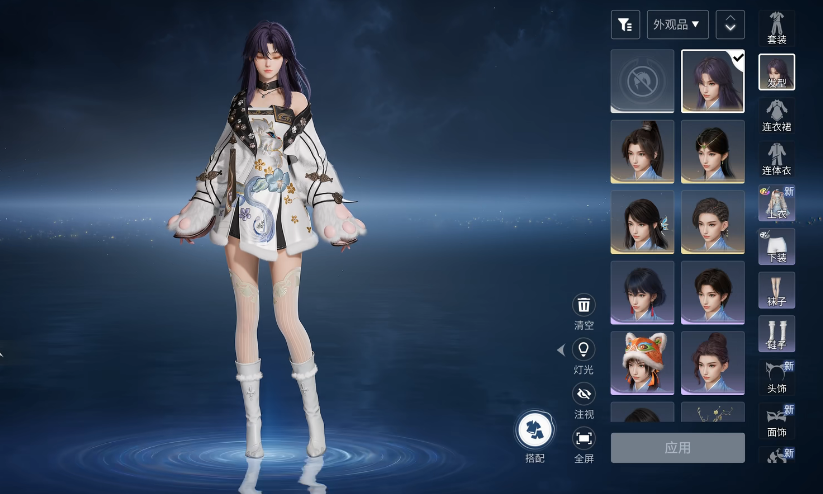Apply selection with the 应用 button
The width and height of the screenshot is (823, 494).
677,448
